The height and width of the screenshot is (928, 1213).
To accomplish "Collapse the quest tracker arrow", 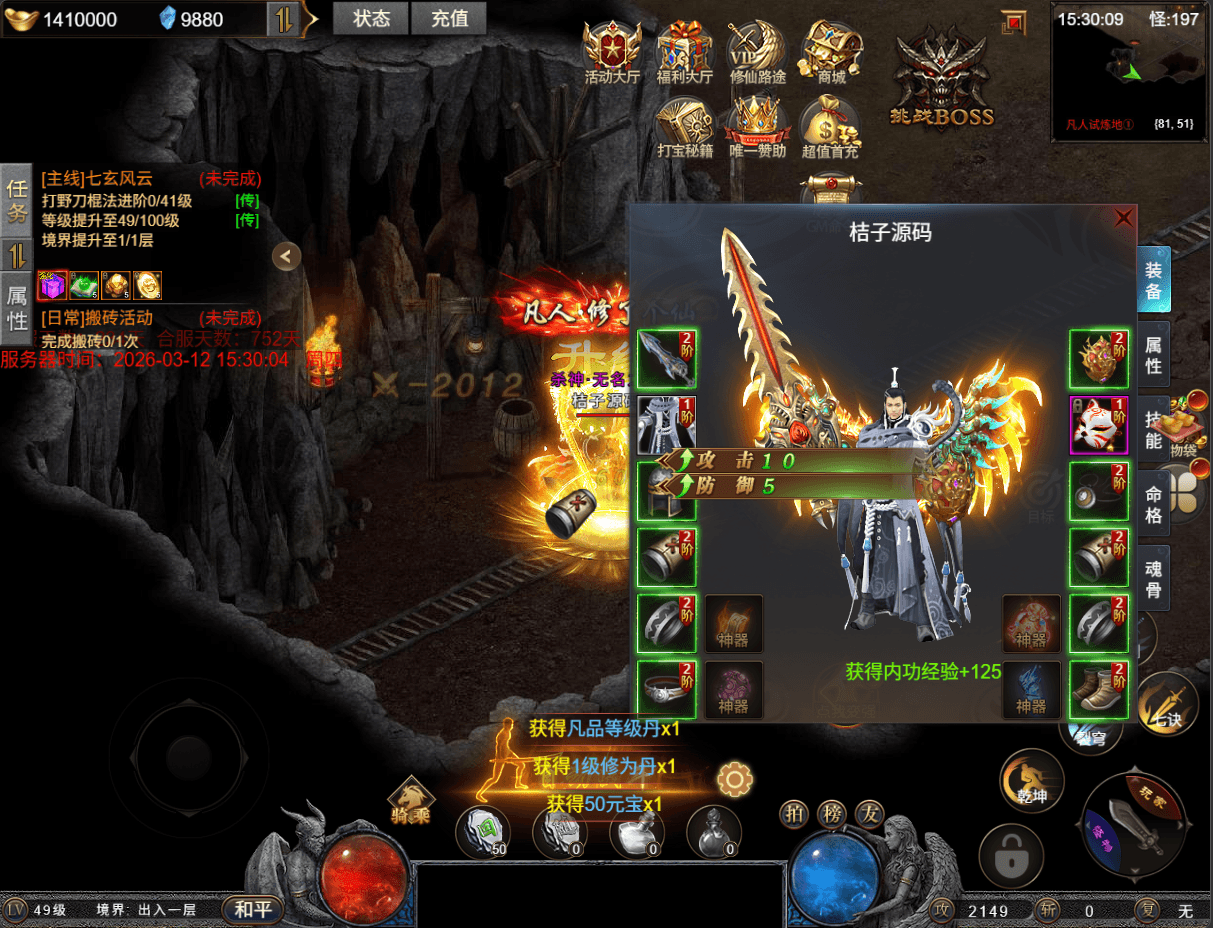I will tap(286, 257).
